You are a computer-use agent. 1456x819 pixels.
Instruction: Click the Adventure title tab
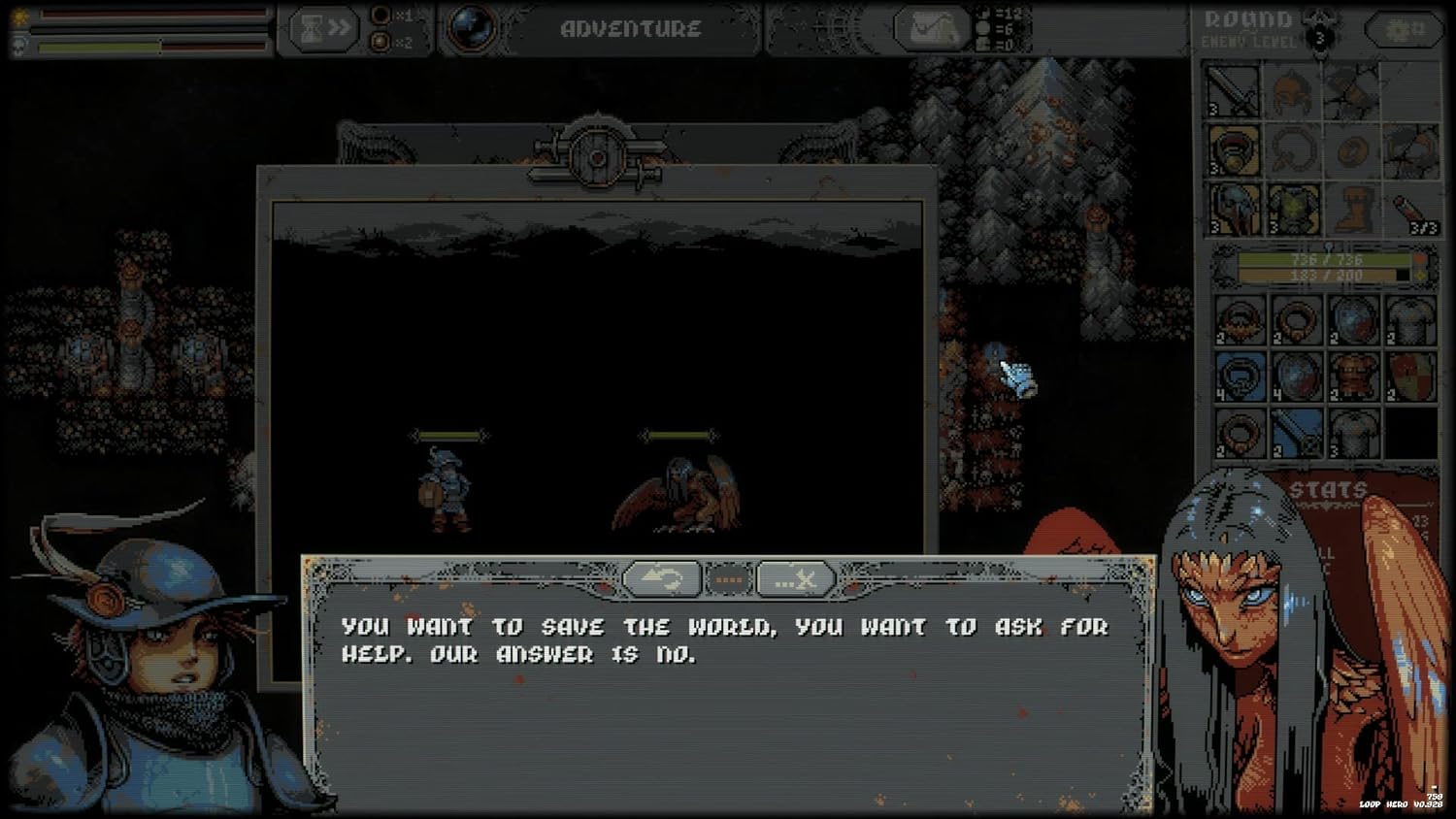pos(631,28)
